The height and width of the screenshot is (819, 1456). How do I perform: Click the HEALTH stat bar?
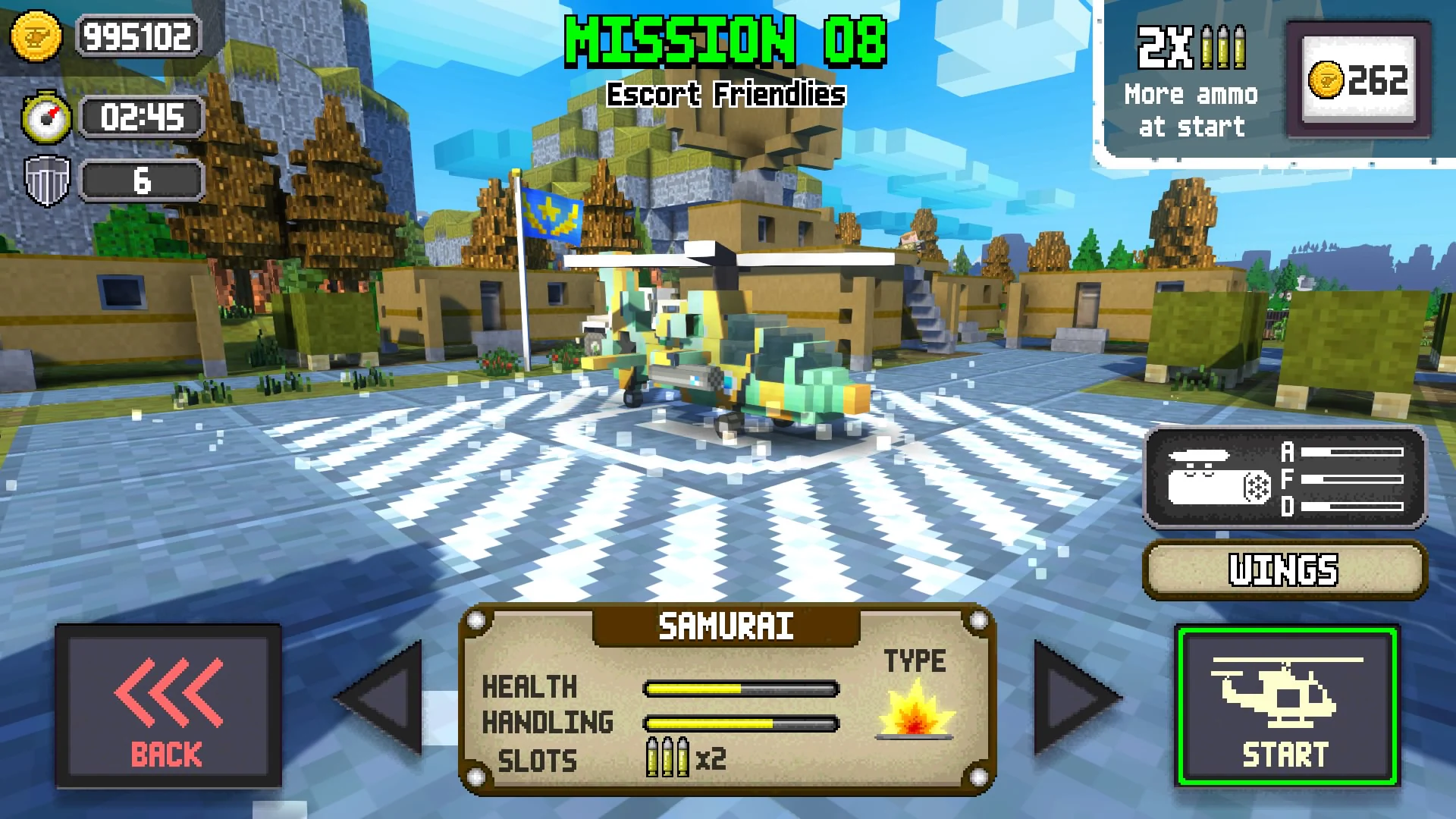(739, 688)
